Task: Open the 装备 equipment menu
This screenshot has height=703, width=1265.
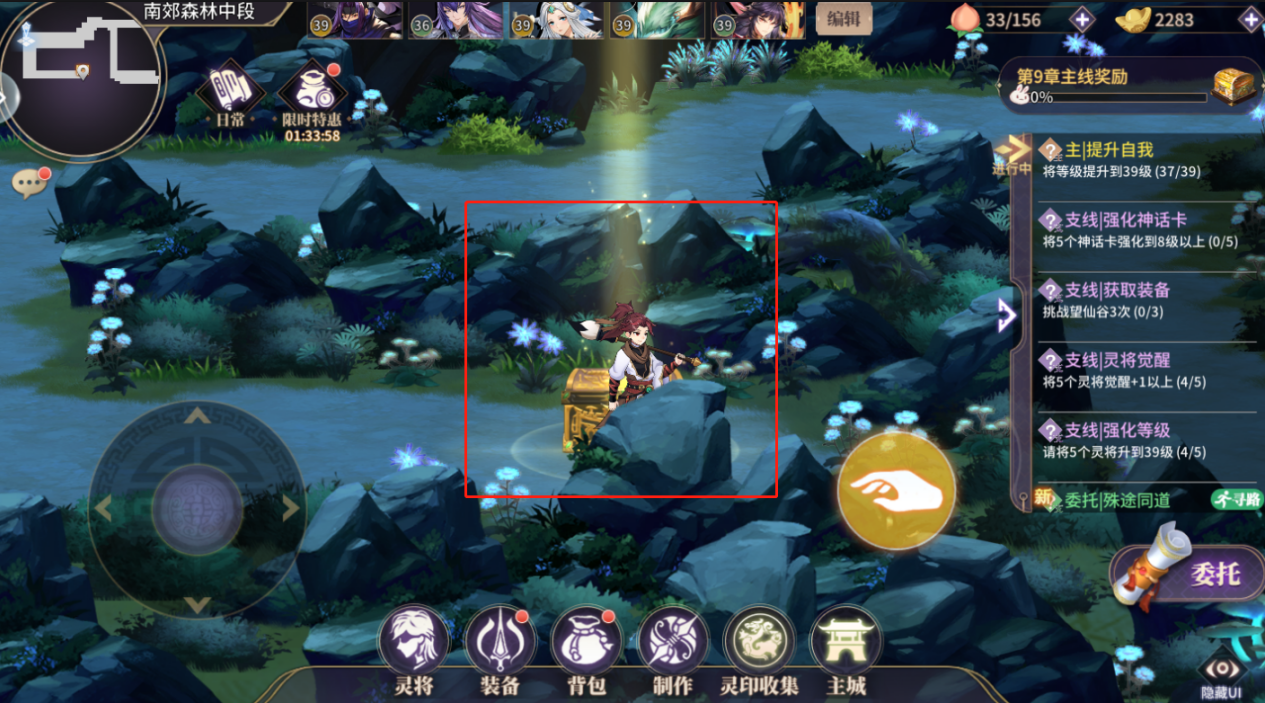Action: point(499,641)
